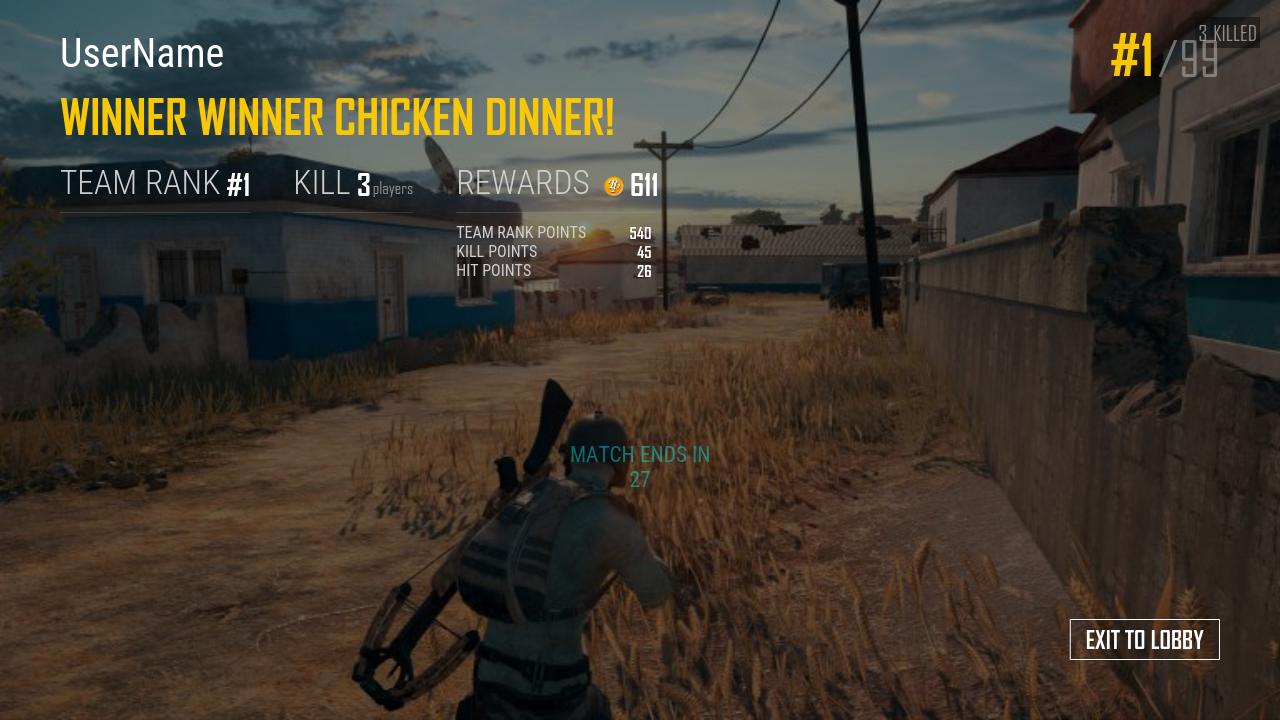Viewport: 1280px width, 720px height.
Task: Click the #1 next to TEAM RANK
Action: 239,184
